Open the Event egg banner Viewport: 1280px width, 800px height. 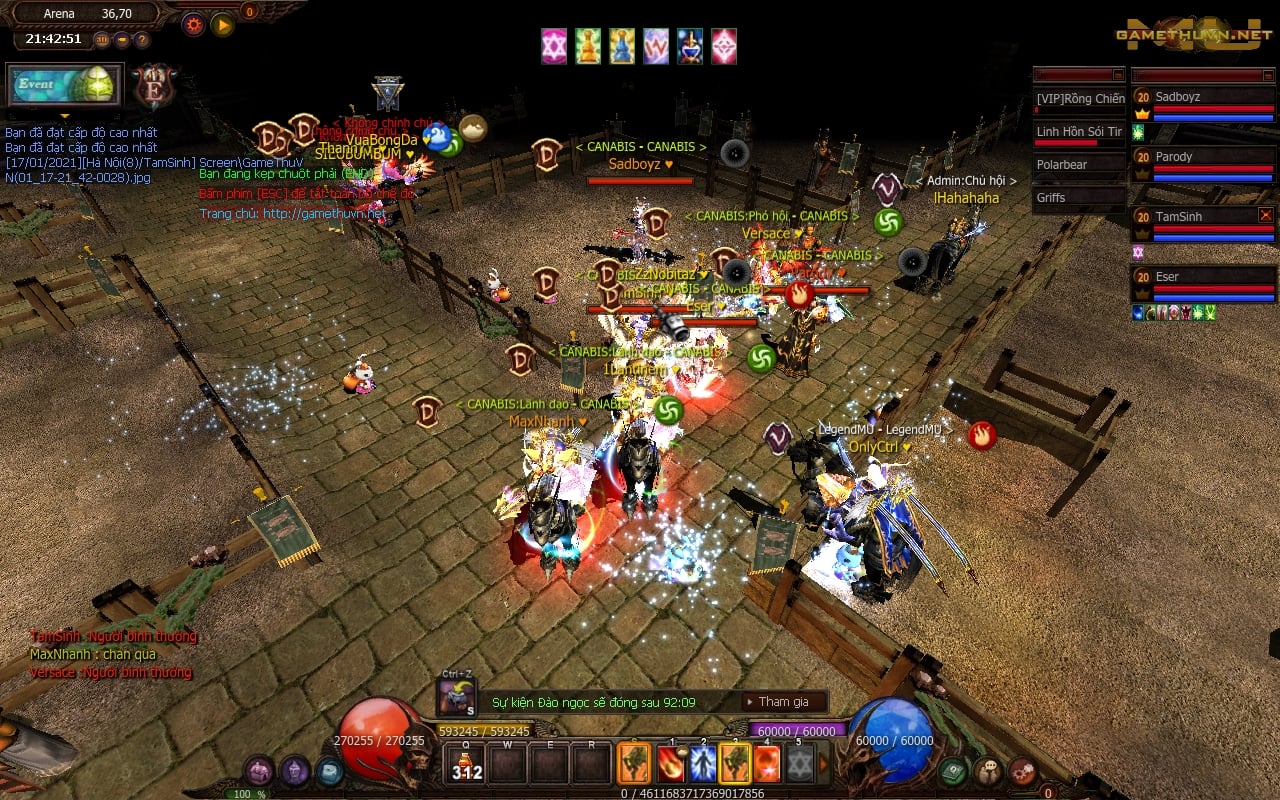64,85
